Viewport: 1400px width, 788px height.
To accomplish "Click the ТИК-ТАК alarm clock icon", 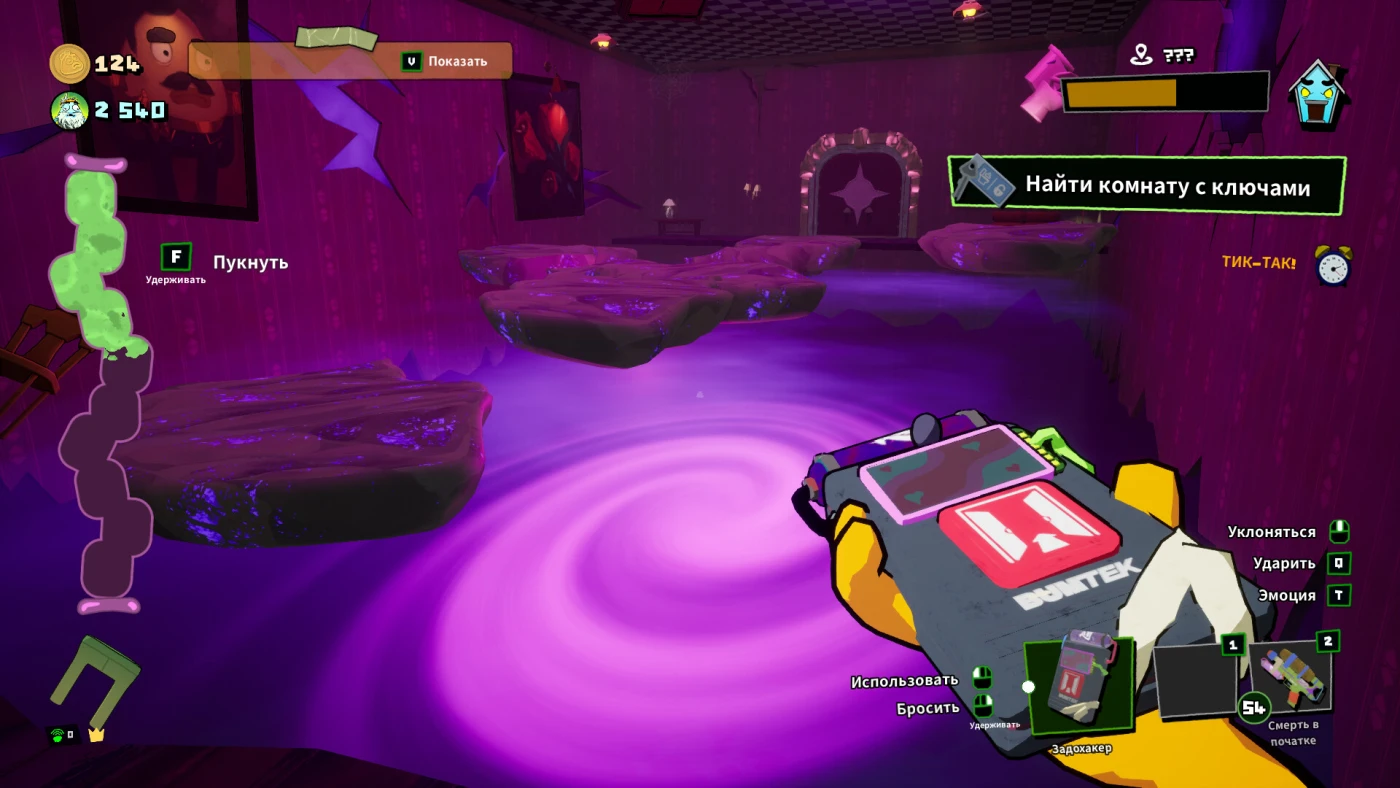I will 1332,265.
